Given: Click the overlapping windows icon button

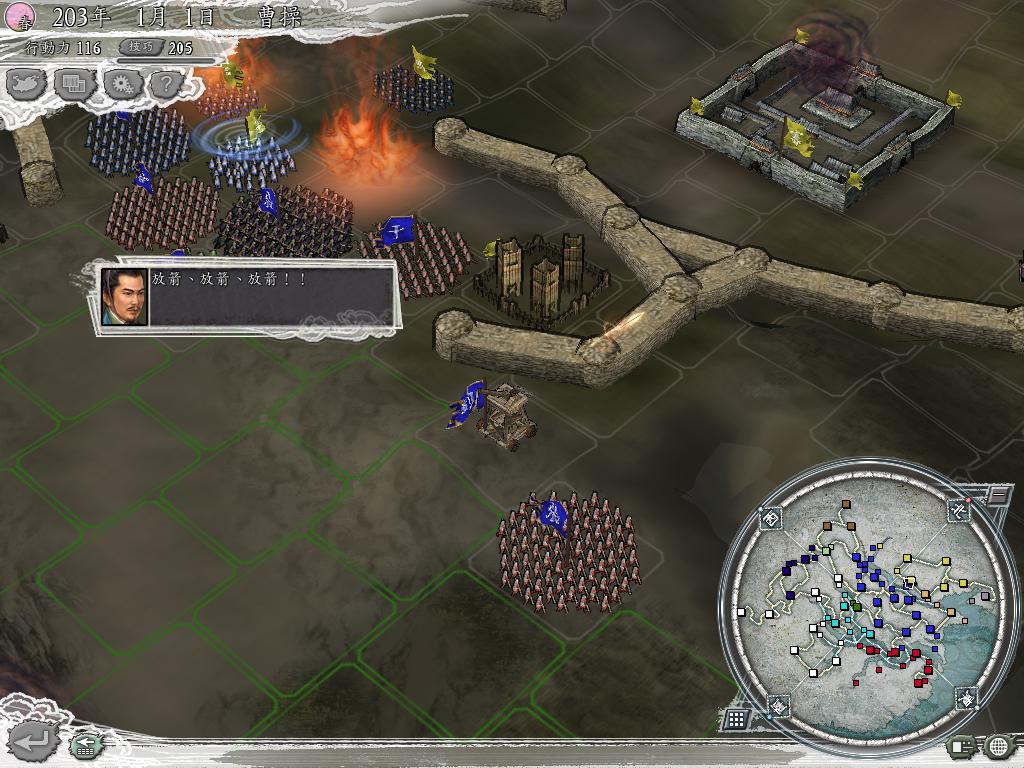Looking at the screenshot, I should (73, 84).
